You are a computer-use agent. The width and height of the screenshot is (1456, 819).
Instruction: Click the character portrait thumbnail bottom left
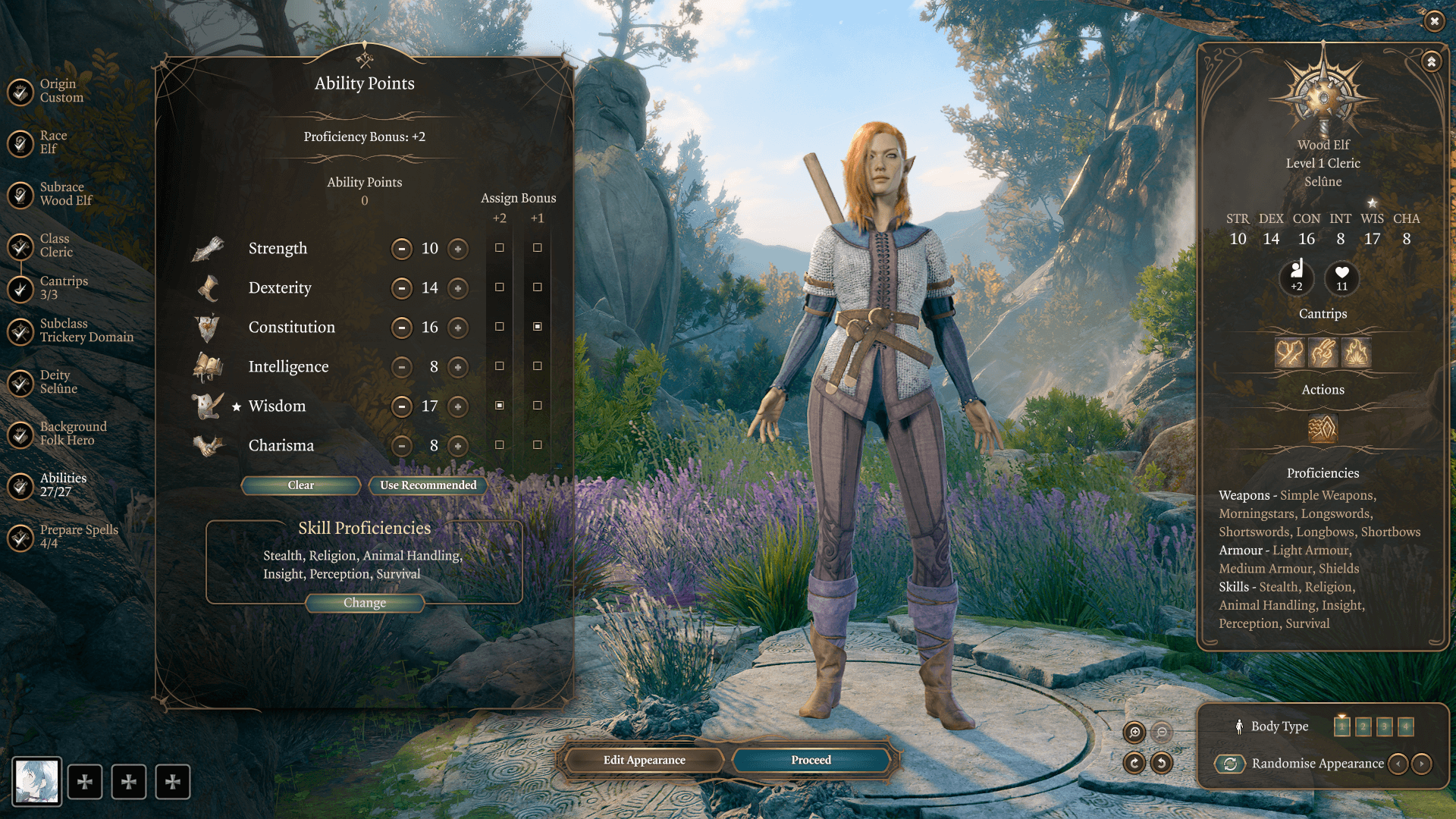click(35, 782)
